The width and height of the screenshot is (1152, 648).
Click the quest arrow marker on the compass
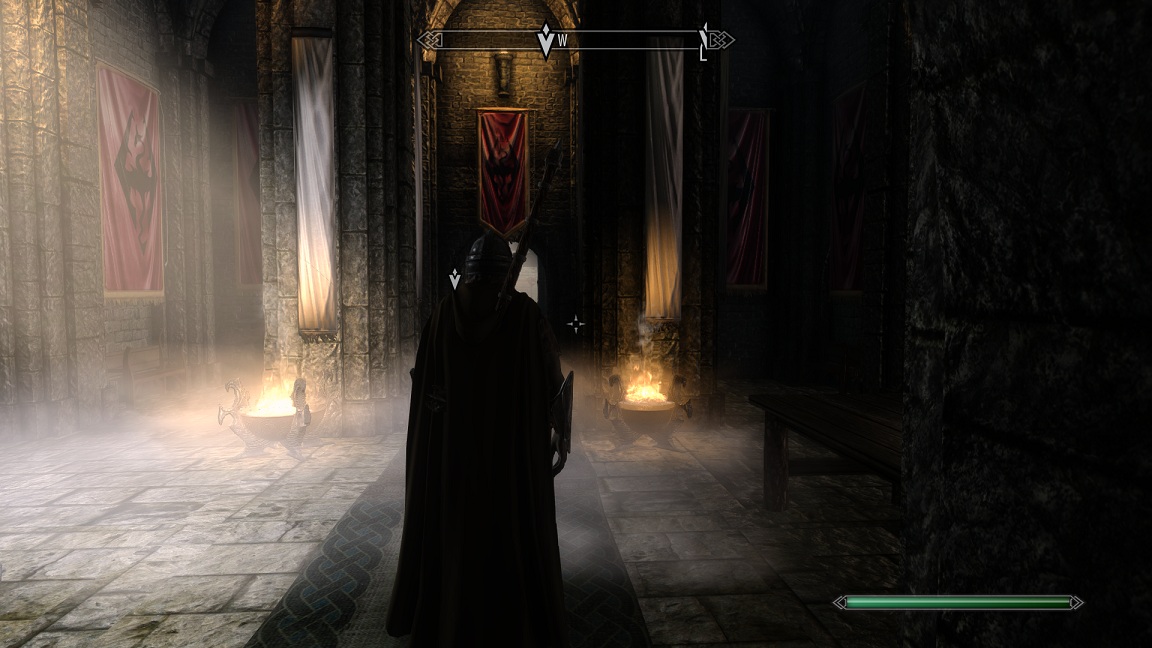[545, 41]
